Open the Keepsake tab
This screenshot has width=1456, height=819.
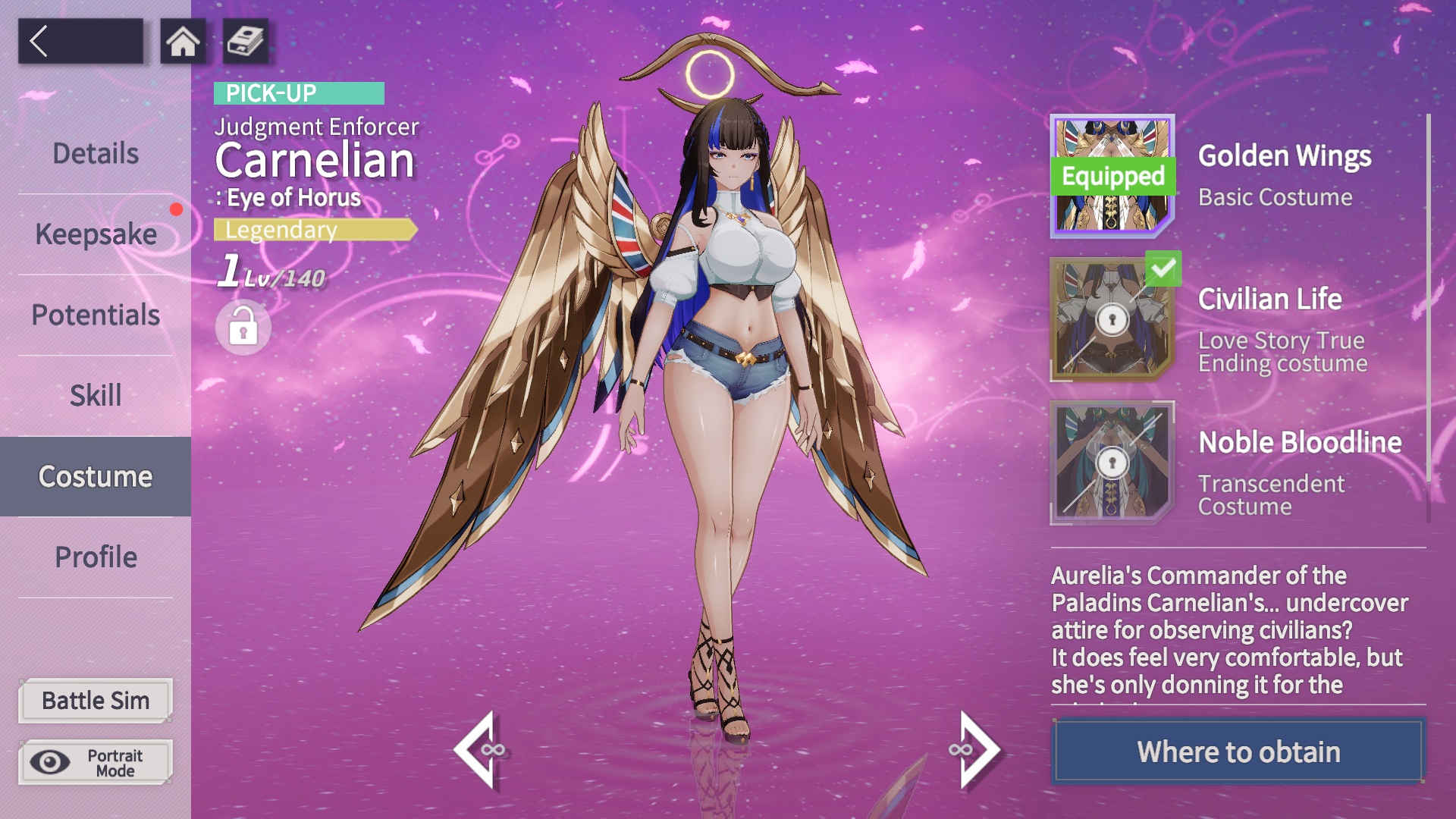tap(96, 234)
